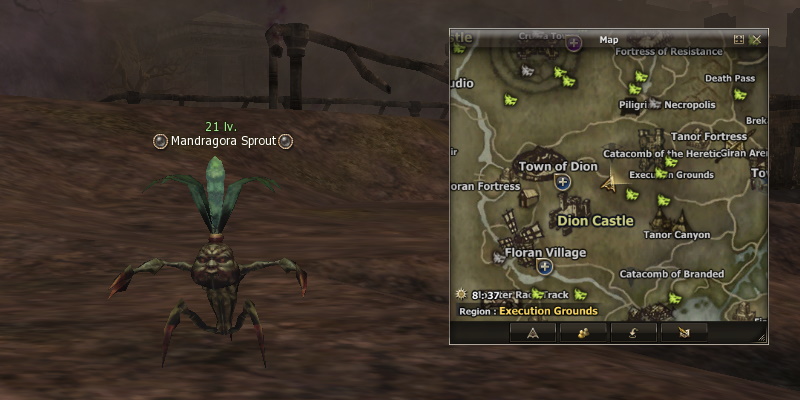The width and height of the screenshot is (800, 400).
Task: Select the Mandragora Sprout name label
Action: pyautogui.click(x=222, y=142)
